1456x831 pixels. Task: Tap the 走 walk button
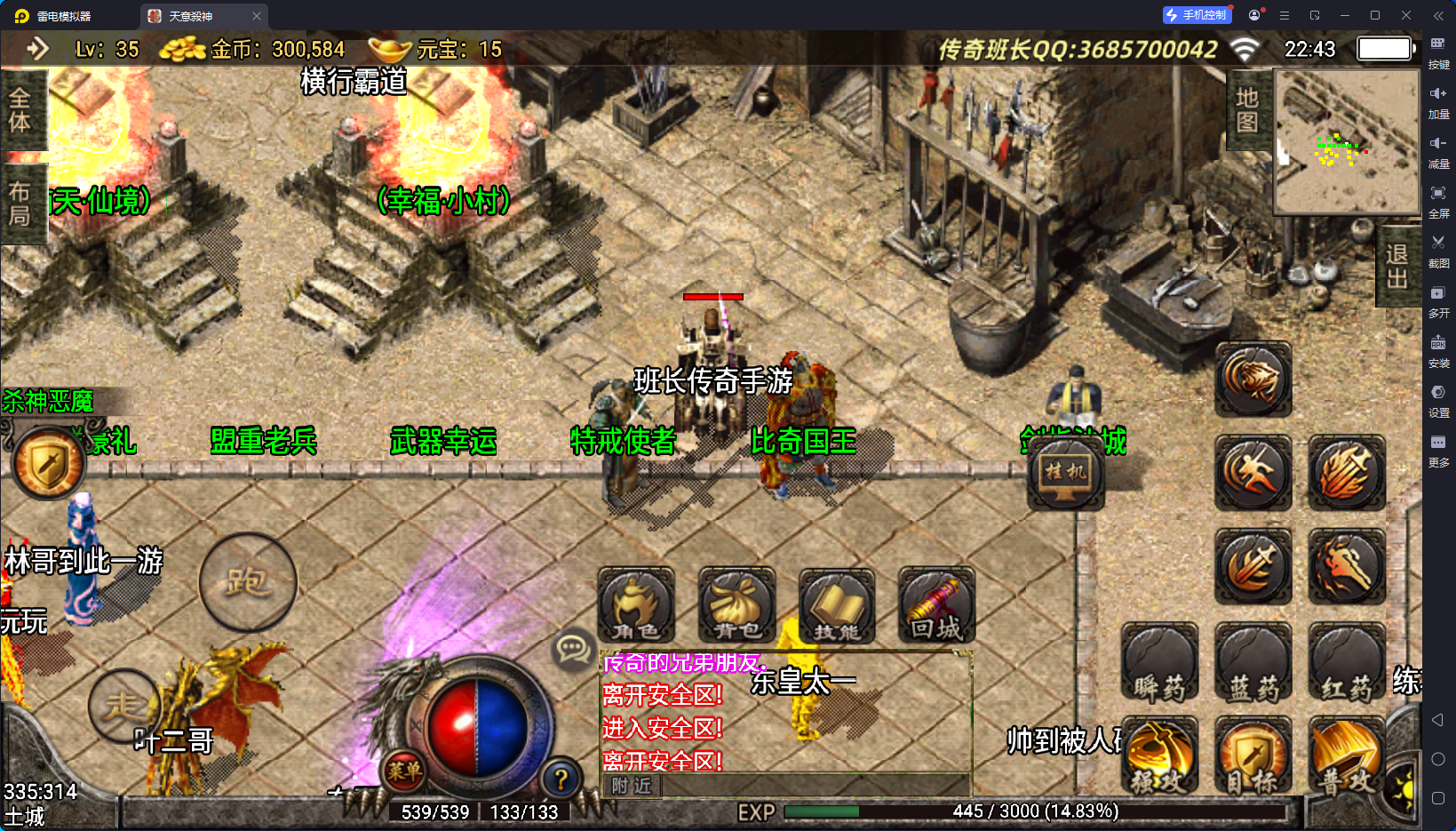124,706
